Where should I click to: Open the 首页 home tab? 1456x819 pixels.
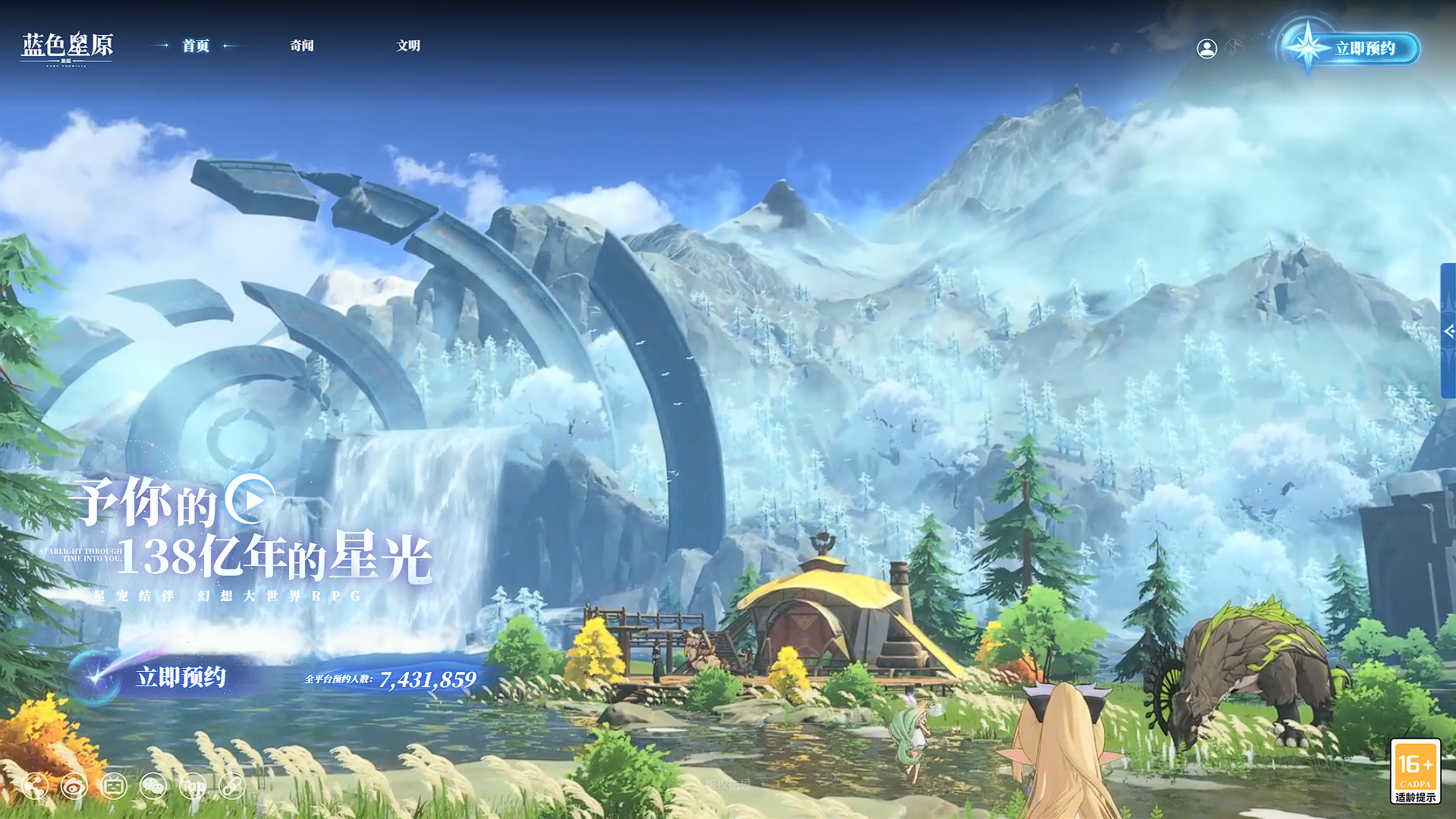click(196, 46)
